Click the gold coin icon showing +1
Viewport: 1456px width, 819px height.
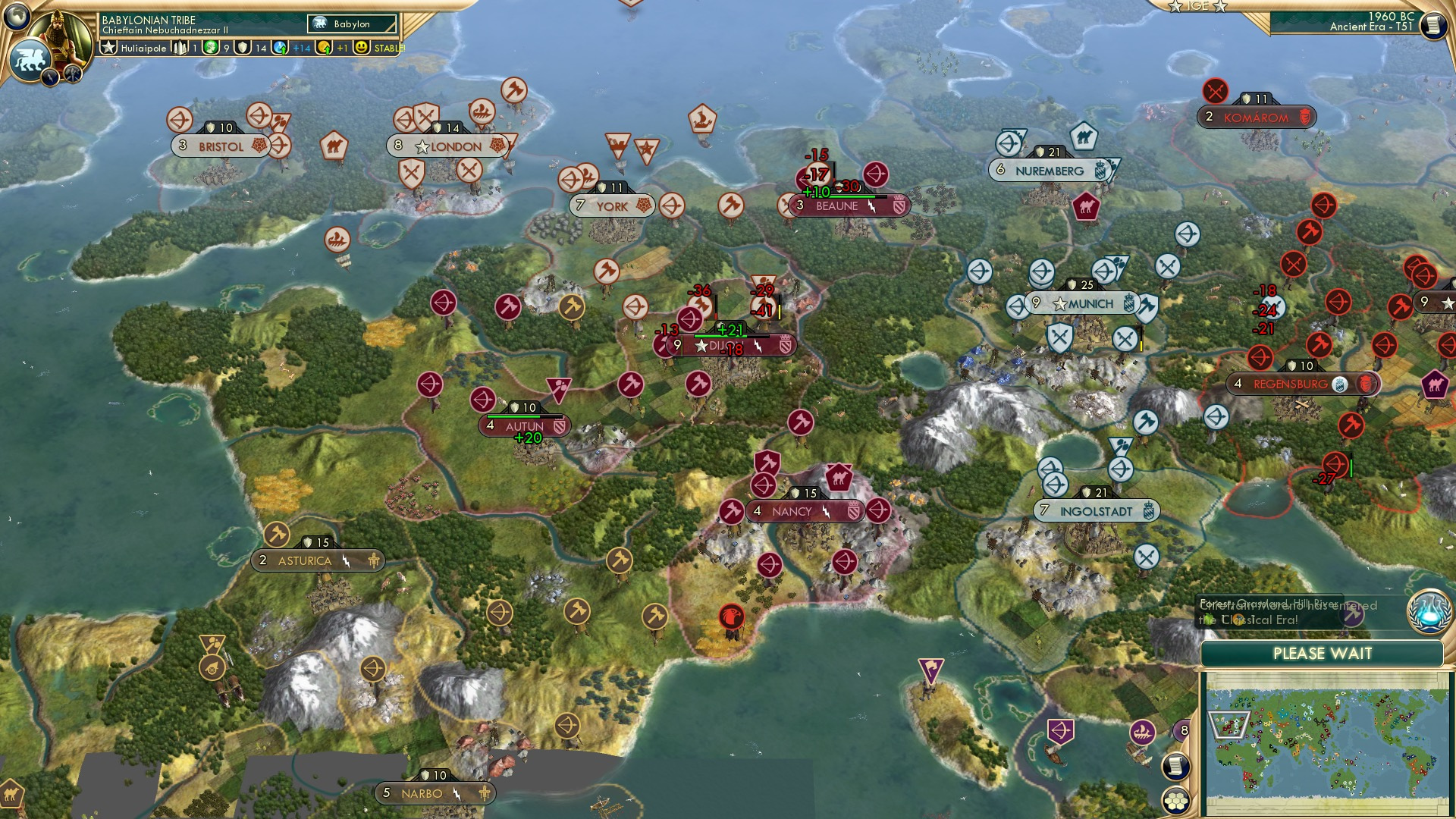click(325, 48)
